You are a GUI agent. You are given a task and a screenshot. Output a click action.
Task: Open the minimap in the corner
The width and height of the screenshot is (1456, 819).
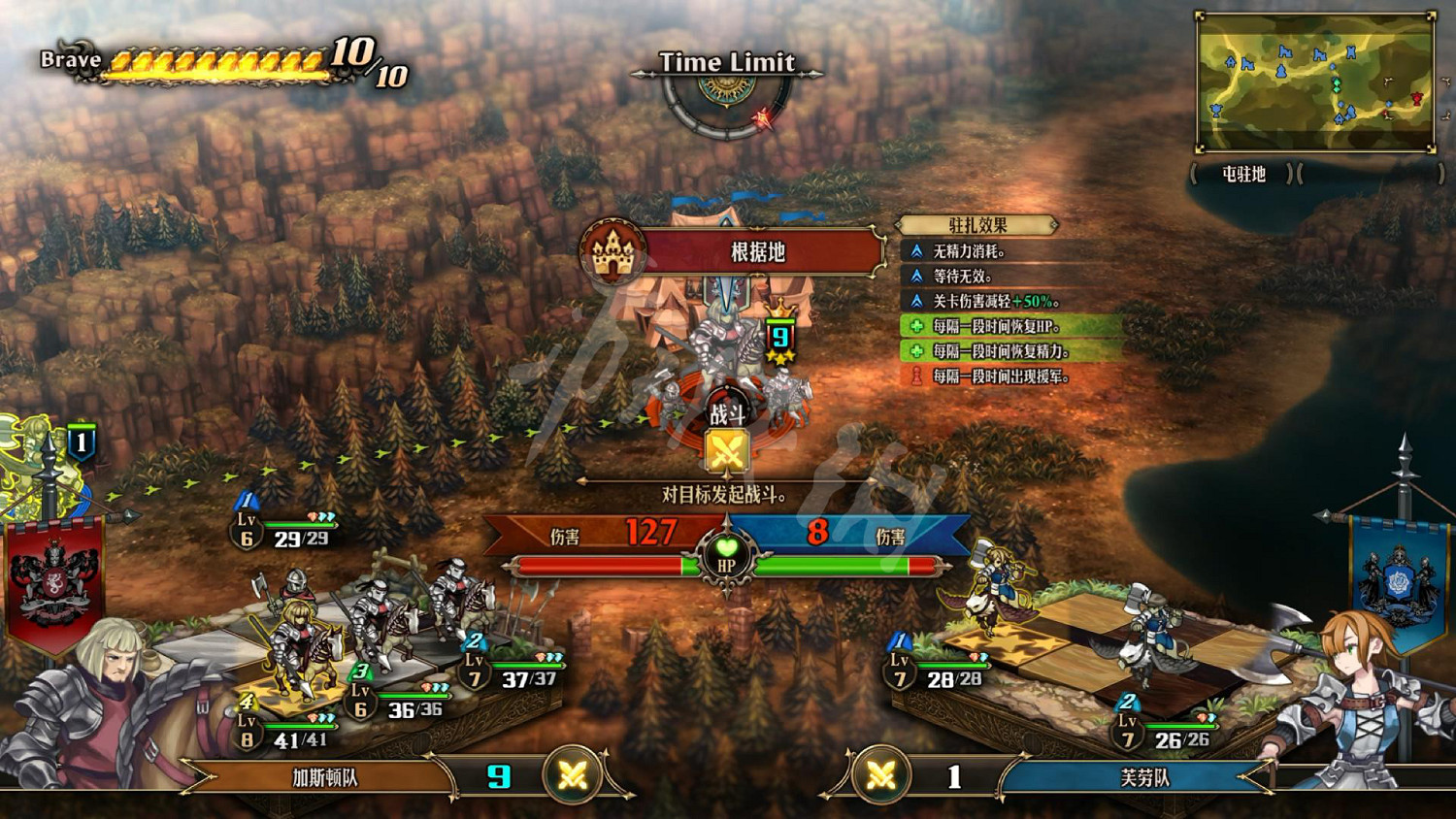click(x=1315, y=82)
